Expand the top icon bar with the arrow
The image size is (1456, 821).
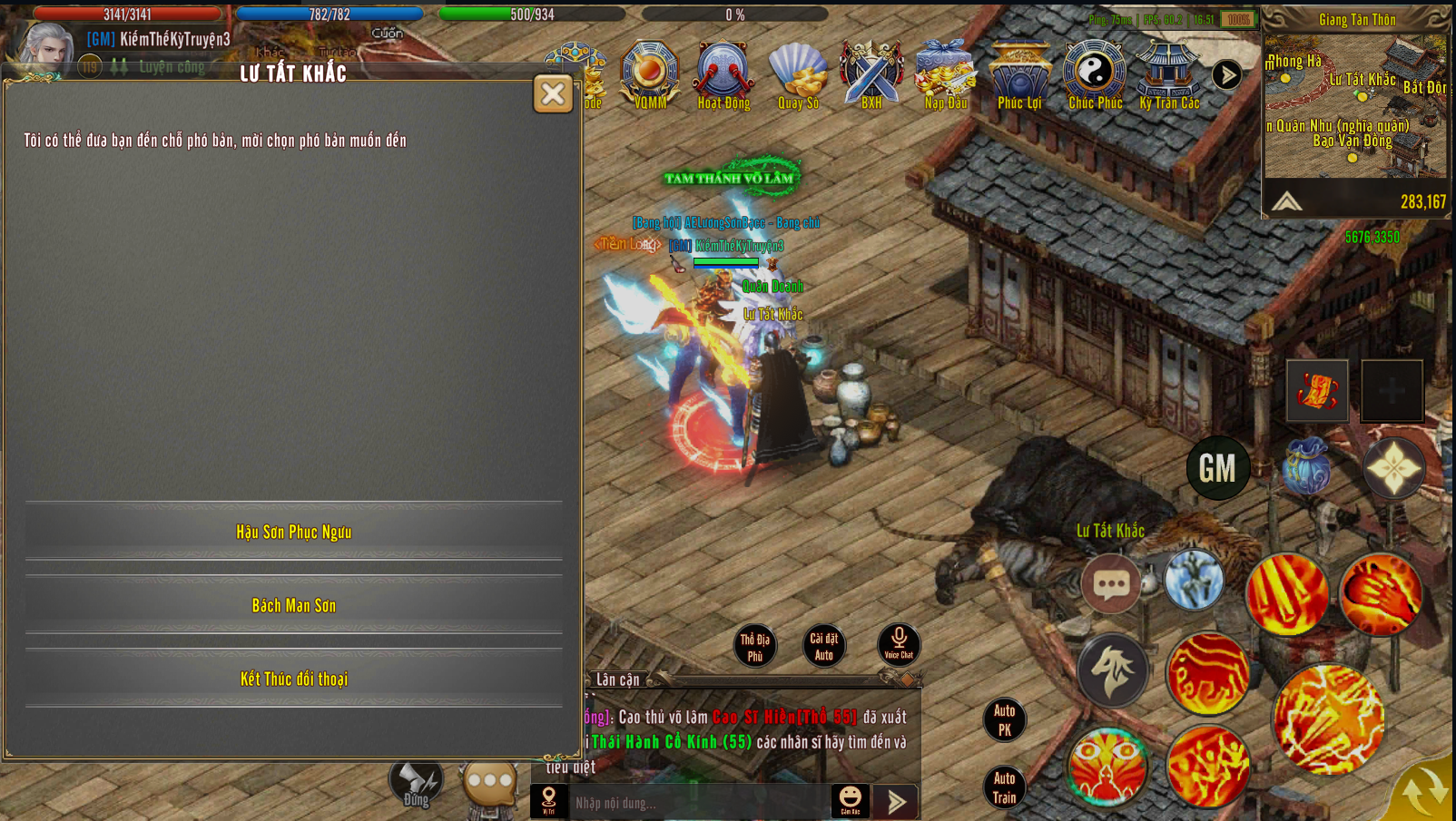point(1227,75)
